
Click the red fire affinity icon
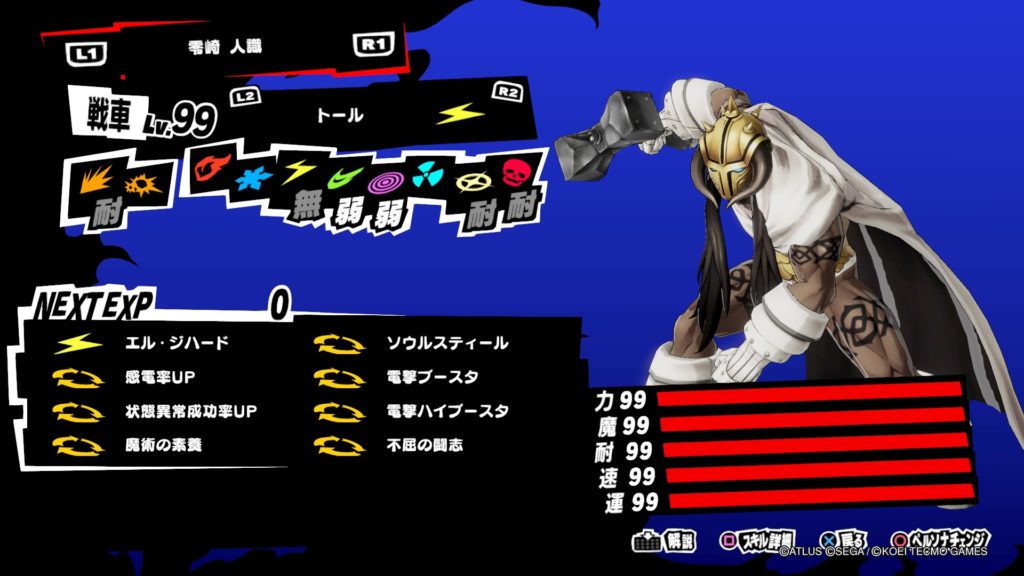(x=211, y=166)
